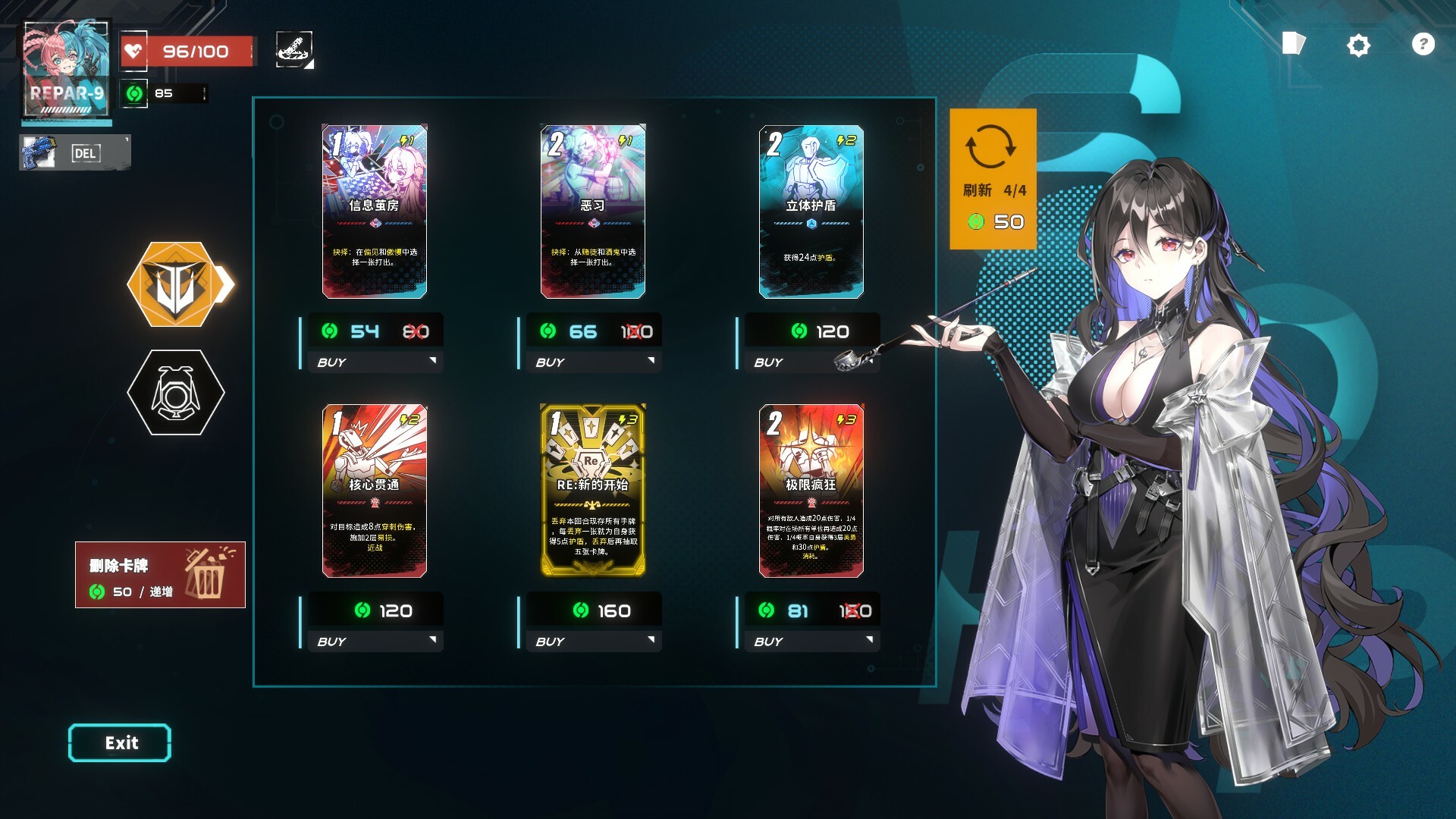Buy the card discounted to 81
This screenshot has height=819, width=1456.
(x=811, y=641)
